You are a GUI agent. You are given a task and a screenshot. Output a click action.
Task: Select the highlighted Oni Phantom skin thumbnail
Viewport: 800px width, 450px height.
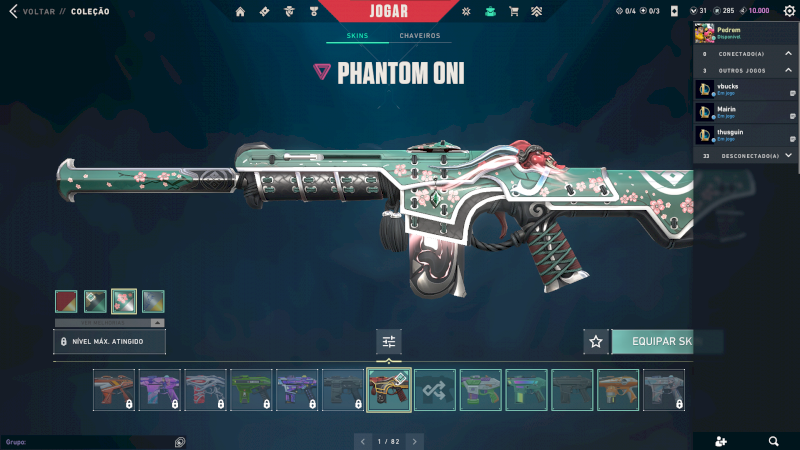389,390
